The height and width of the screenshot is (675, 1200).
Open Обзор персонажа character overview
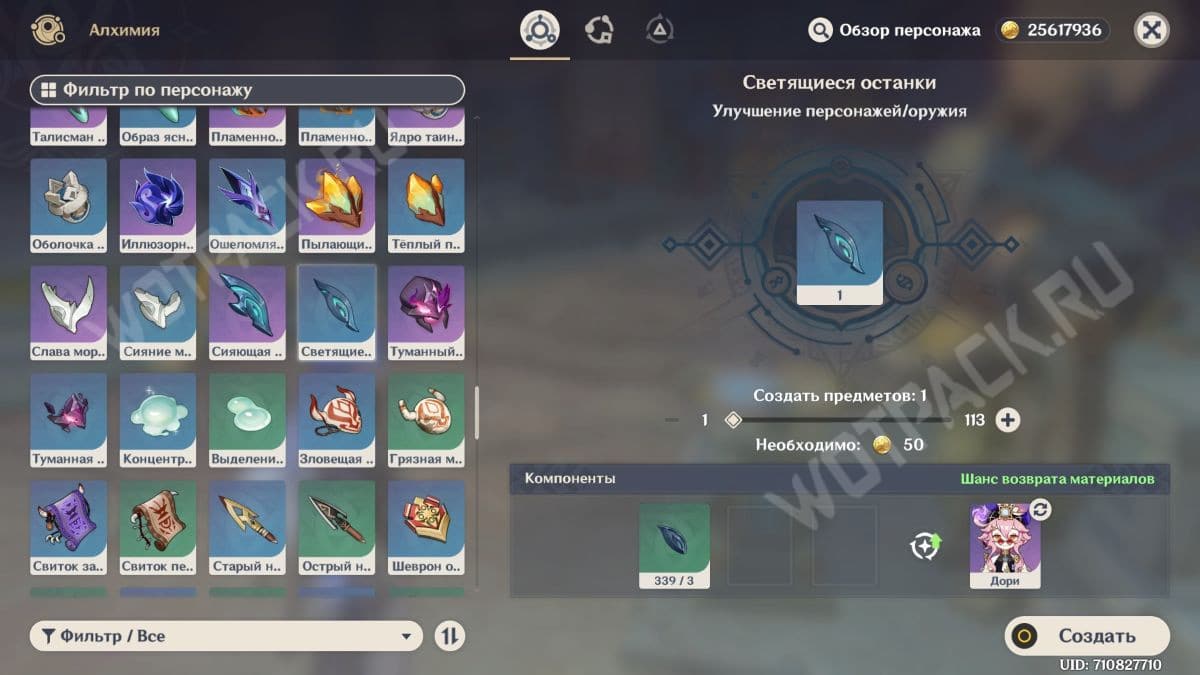coord(894,30)
